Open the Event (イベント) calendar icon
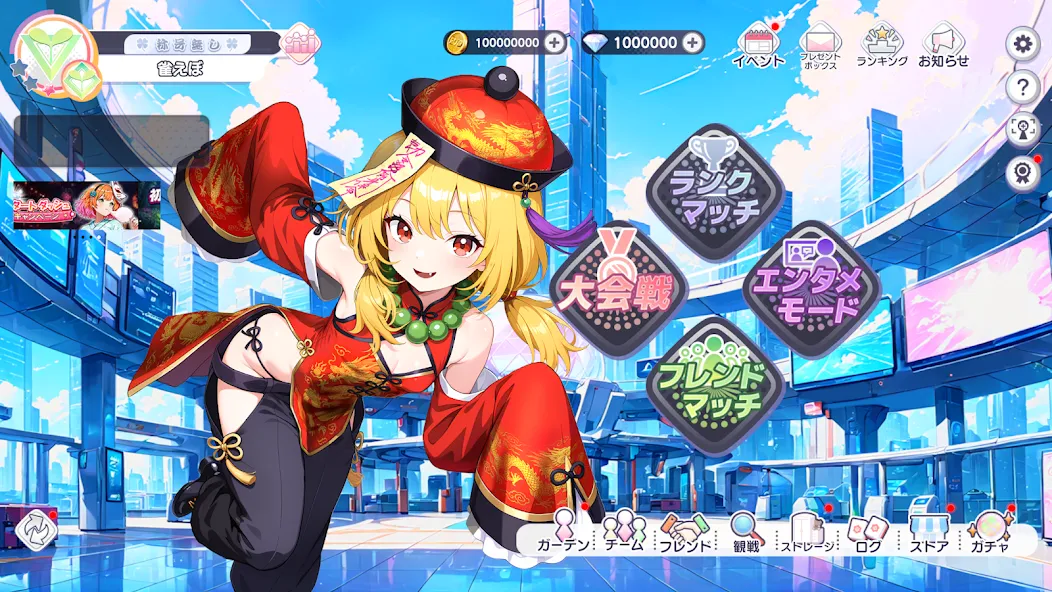 click(758, 46)
